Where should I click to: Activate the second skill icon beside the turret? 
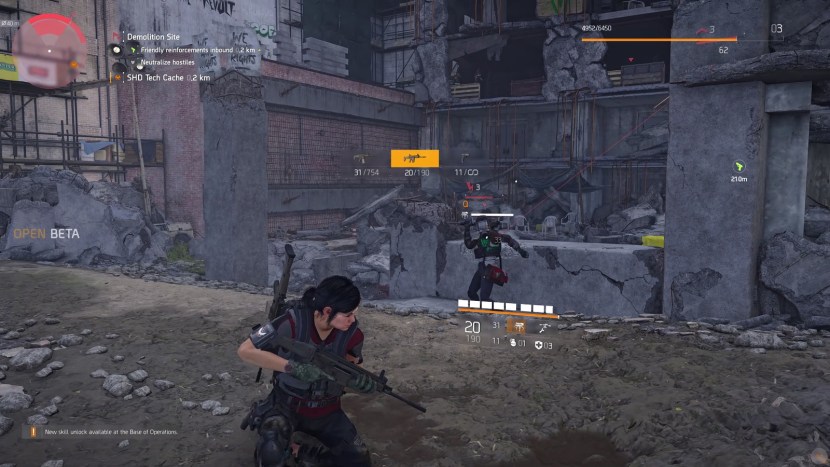click(x=544, y=326)
